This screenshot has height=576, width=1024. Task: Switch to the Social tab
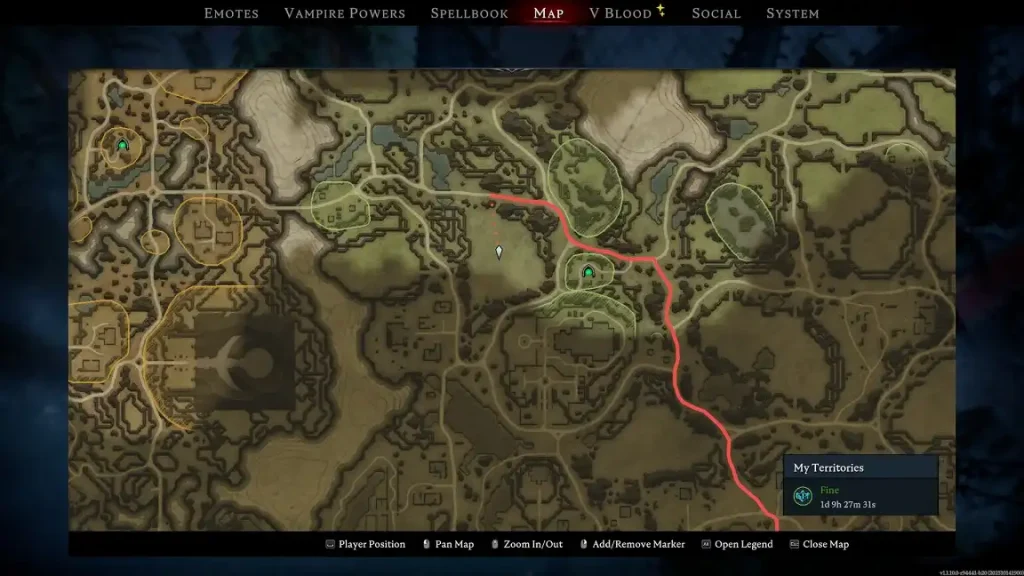(716, 13)
